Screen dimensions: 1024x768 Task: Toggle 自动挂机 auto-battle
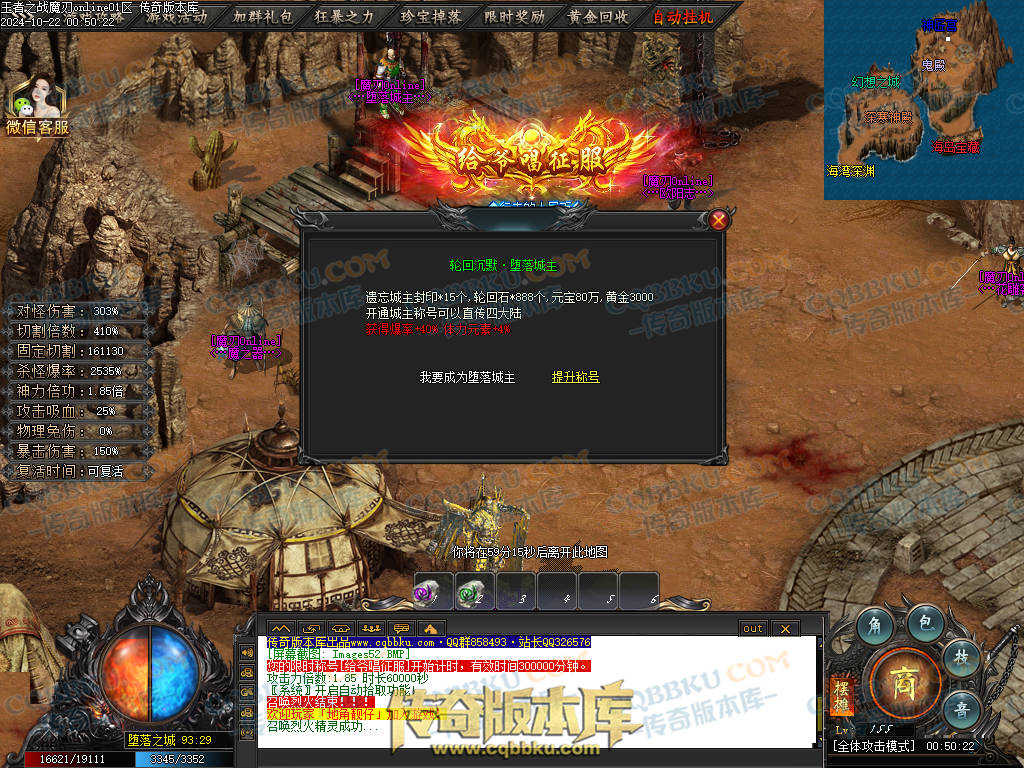click(x=683, y=16)
